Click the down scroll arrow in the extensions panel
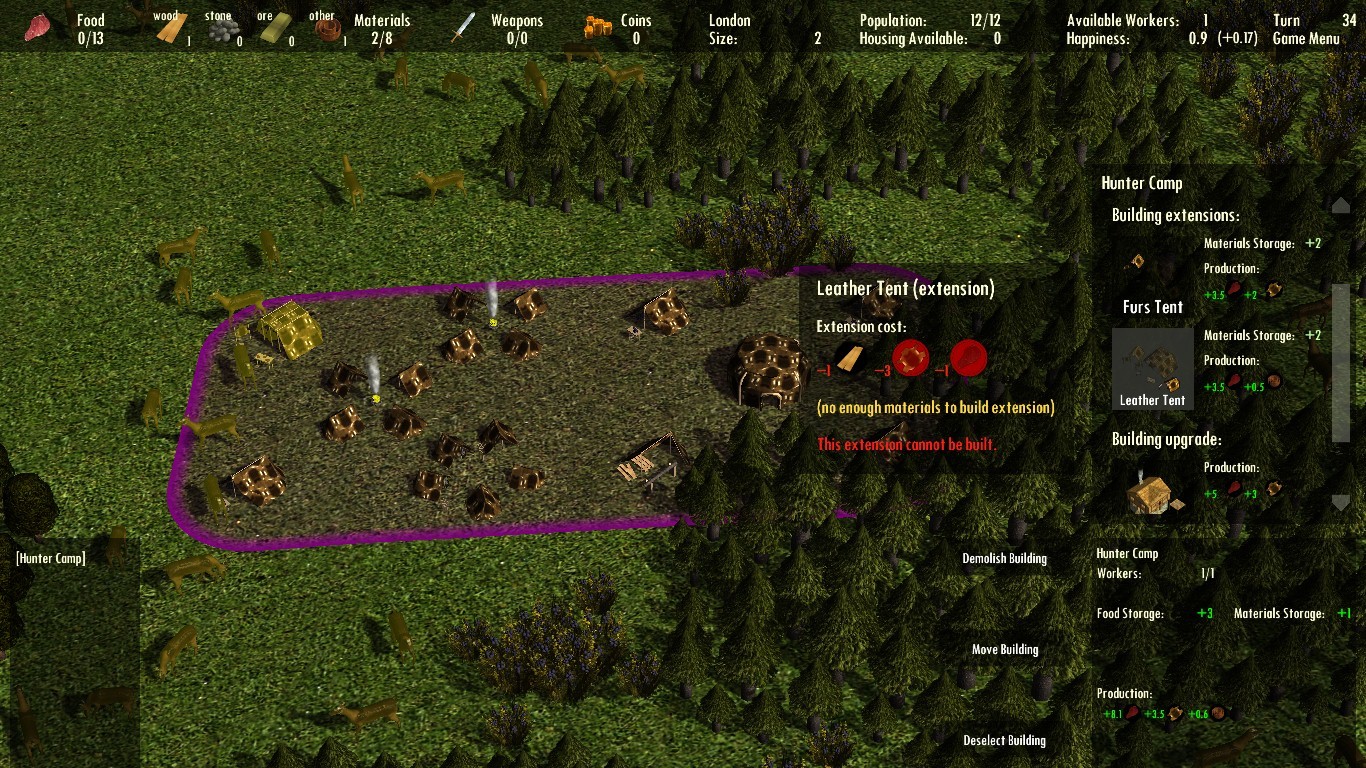 (1341, 503)
